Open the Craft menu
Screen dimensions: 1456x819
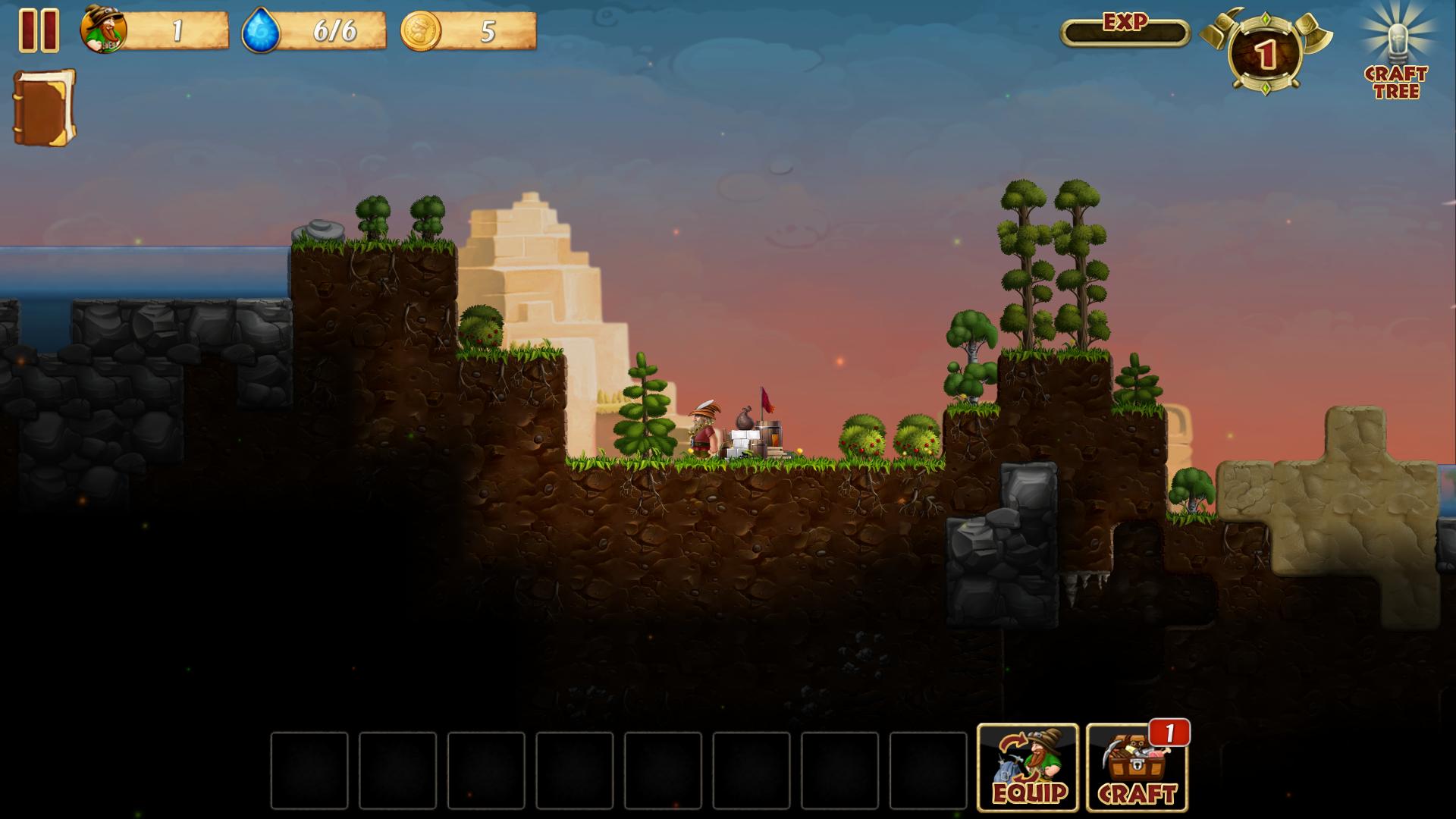tap(1137, 767)
